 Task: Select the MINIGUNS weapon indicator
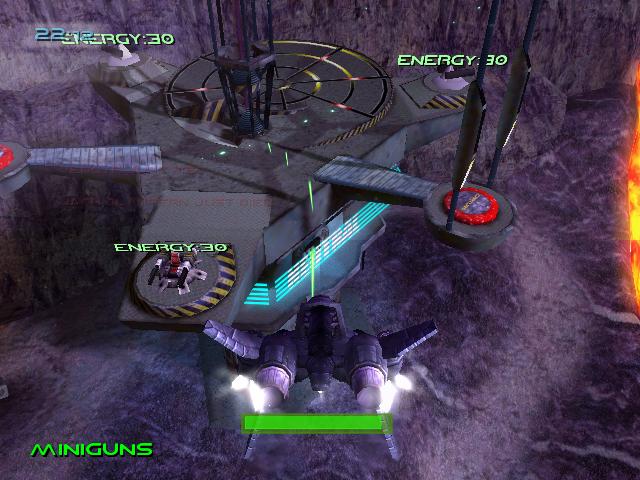point(92,449)
